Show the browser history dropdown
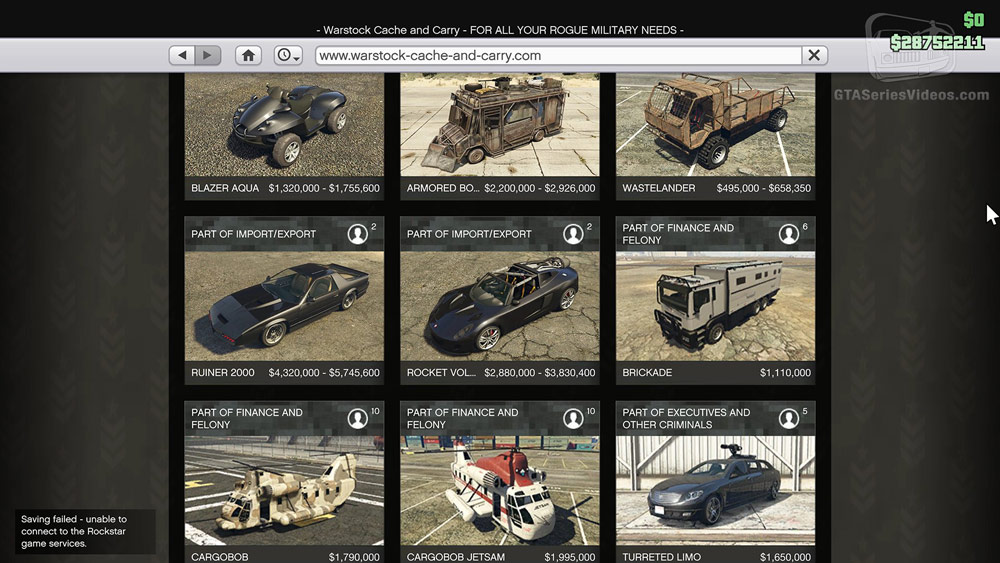This screenshot has width=1000, height=563. pos(288,56)
